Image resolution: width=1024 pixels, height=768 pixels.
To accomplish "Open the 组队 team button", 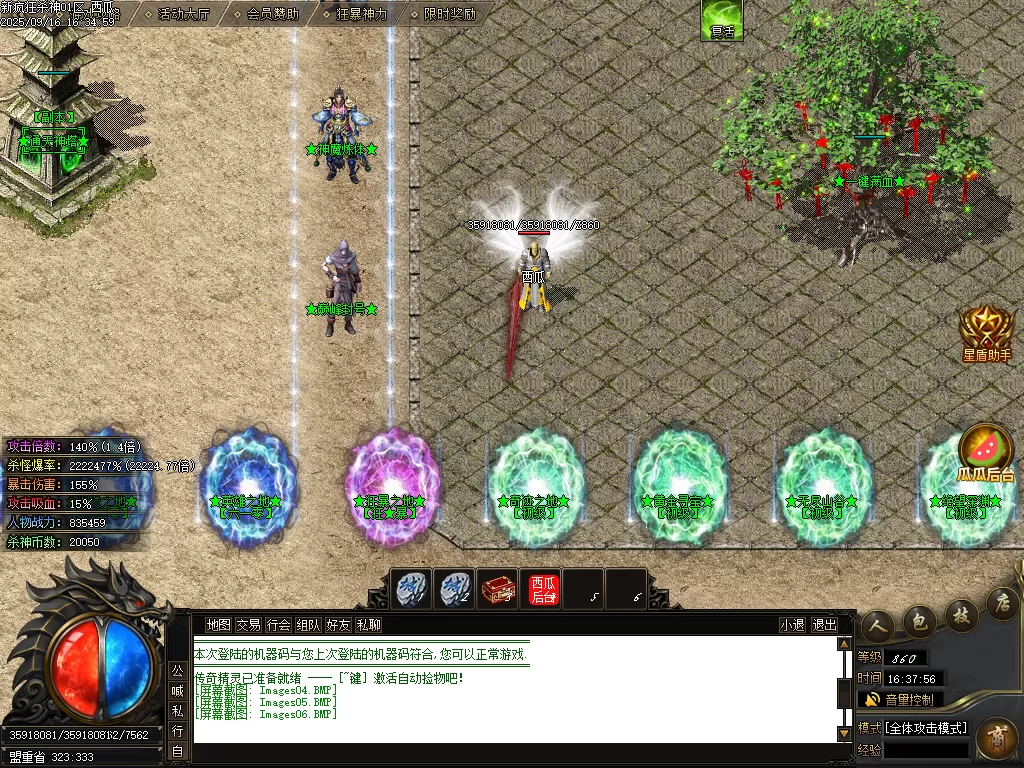I will (308, 625).
